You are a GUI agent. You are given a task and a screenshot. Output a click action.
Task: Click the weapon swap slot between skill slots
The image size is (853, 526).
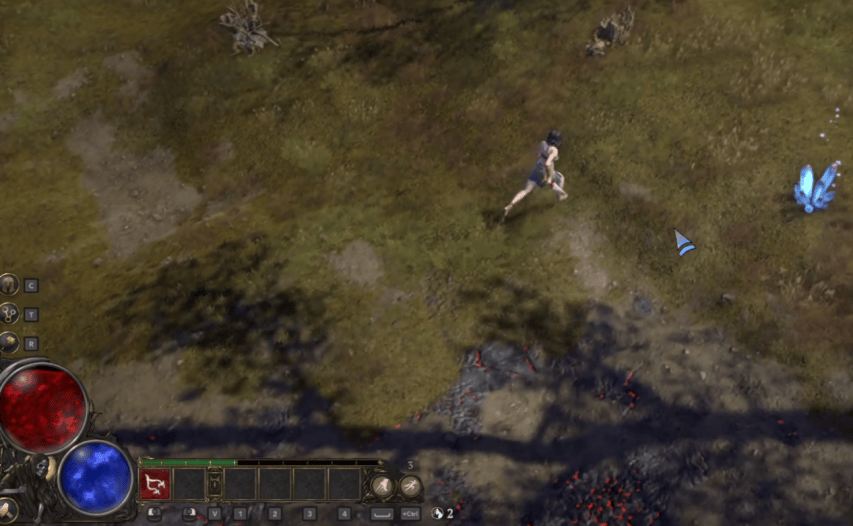214,485
